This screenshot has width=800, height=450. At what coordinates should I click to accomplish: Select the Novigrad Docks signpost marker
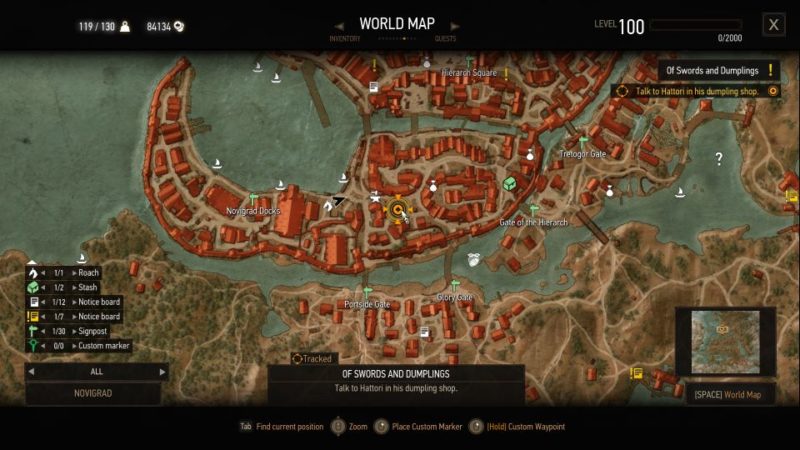(254, 198)
